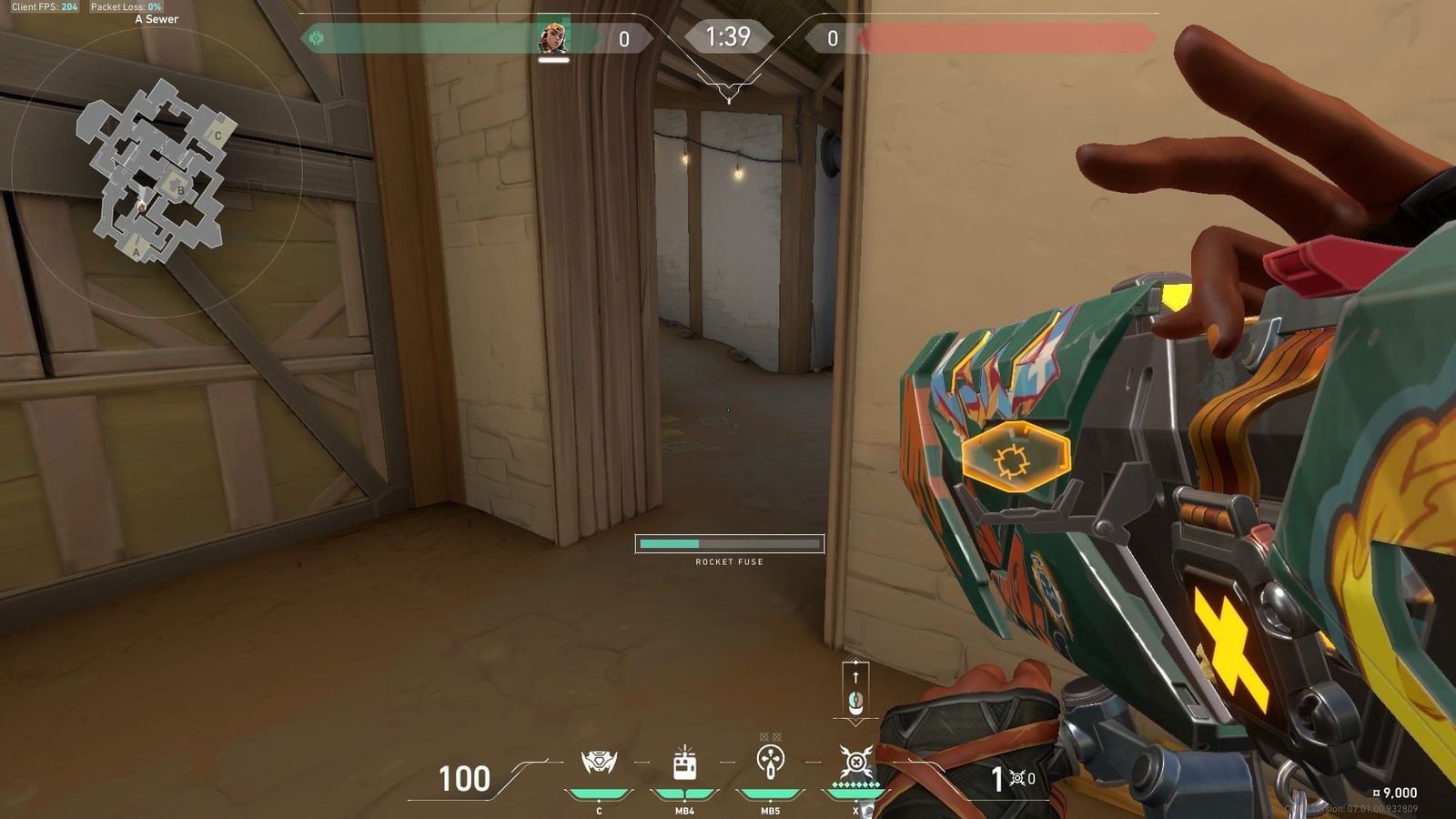
Task: Toggle the B site marker on minimap
Action: tap(178, 189)
